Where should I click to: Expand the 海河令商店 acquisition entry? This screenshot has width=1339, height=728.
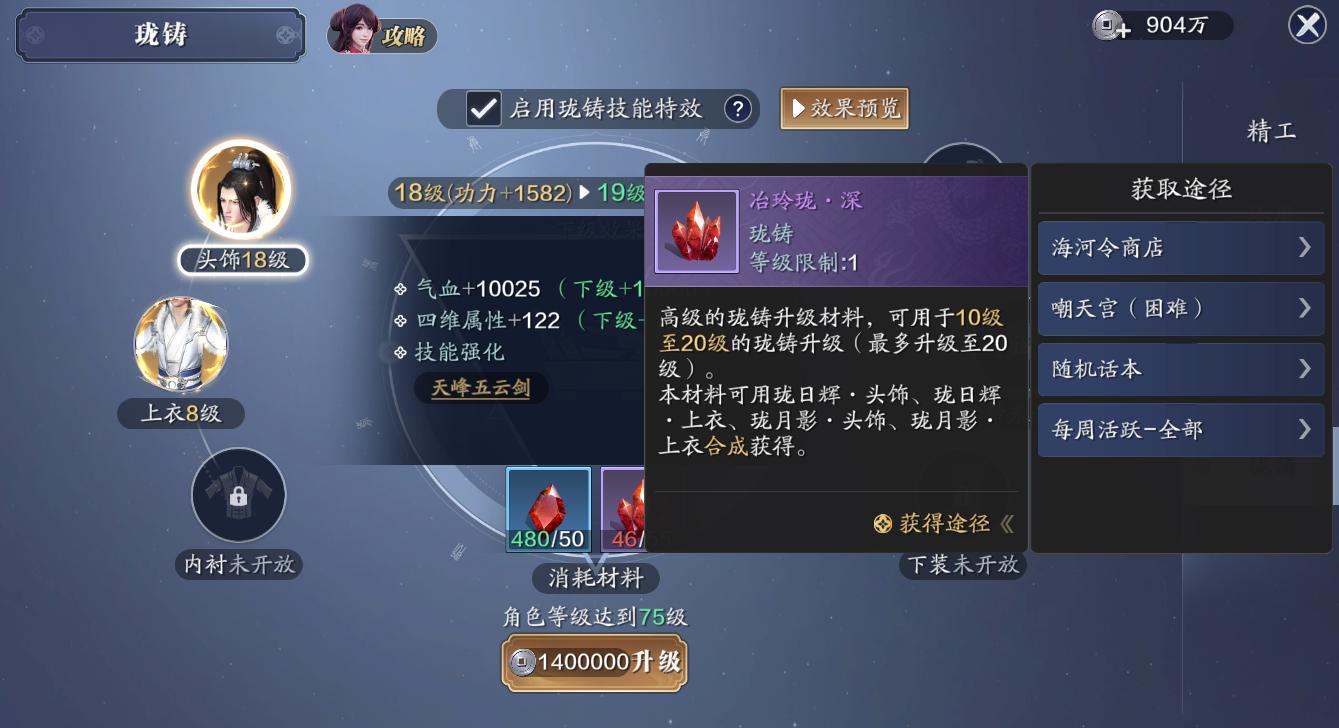[1180, 247]
